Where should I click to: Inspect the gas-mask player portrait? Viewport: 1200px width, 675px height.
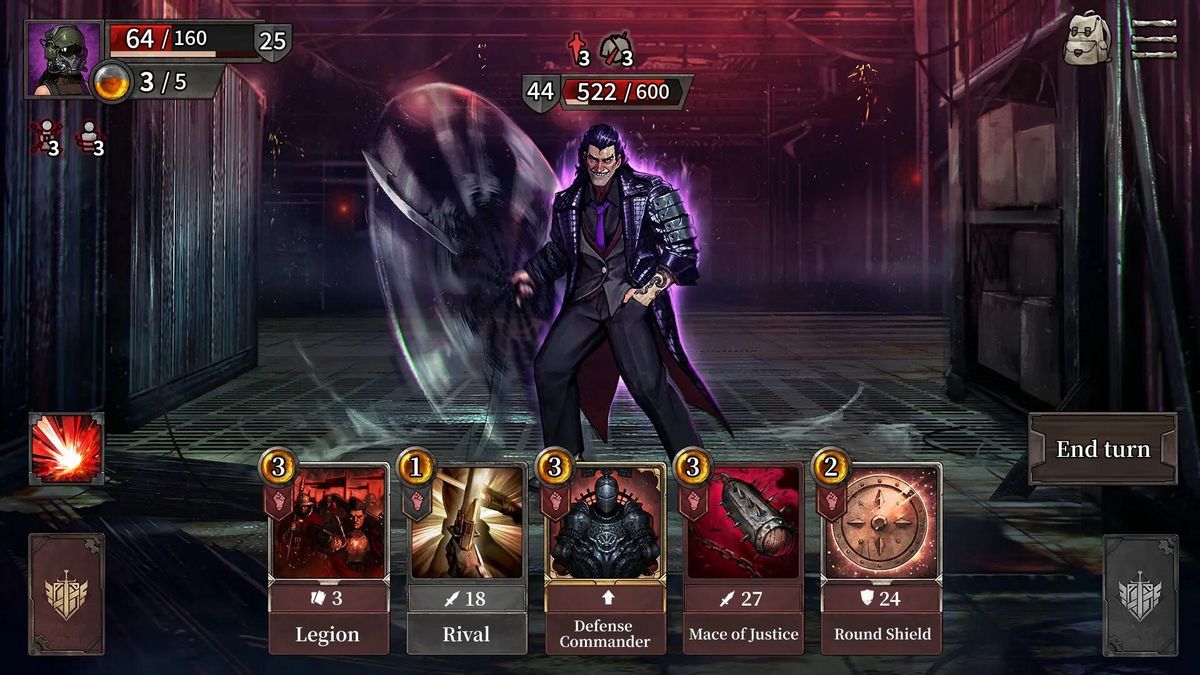click(63, 59)
